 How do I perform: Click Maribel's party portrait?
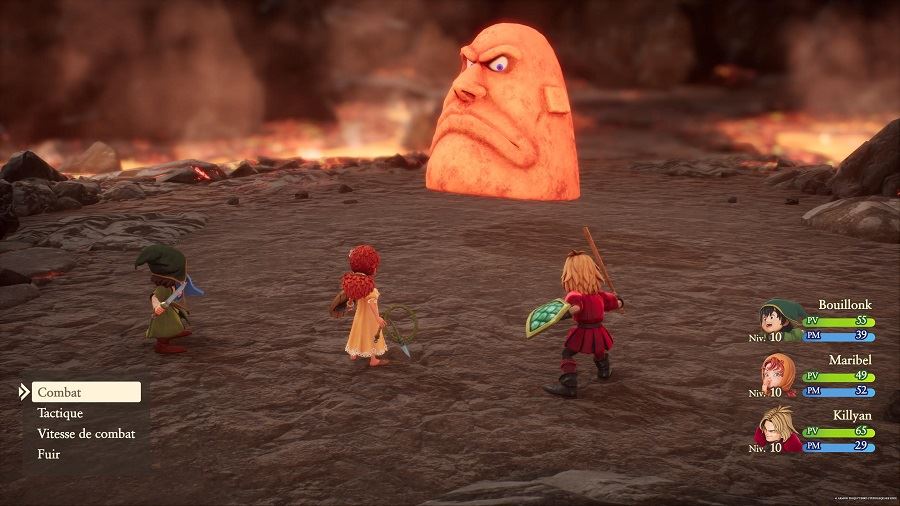[x=779, y=374]
